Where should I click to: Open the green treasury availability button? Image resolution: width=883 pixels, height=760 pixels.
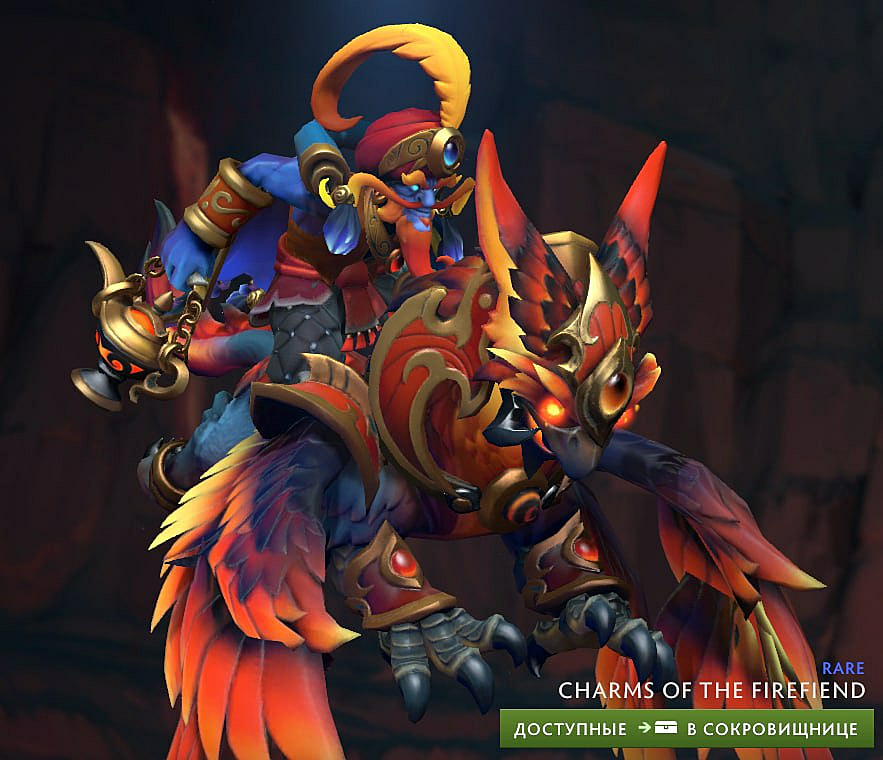coord(686,729)
